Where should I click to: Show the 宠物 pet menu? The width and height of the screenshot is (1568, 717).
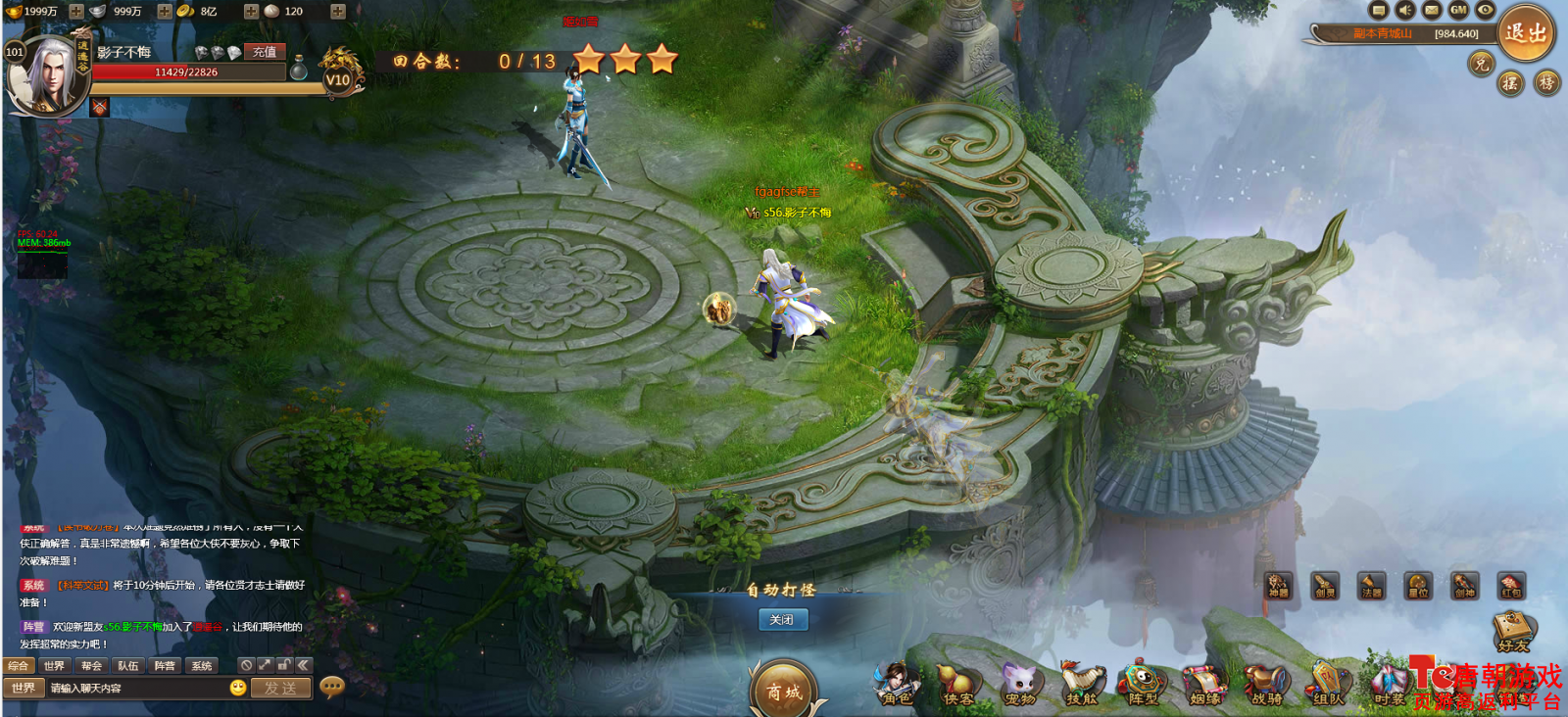click(x=1020, y=685)
